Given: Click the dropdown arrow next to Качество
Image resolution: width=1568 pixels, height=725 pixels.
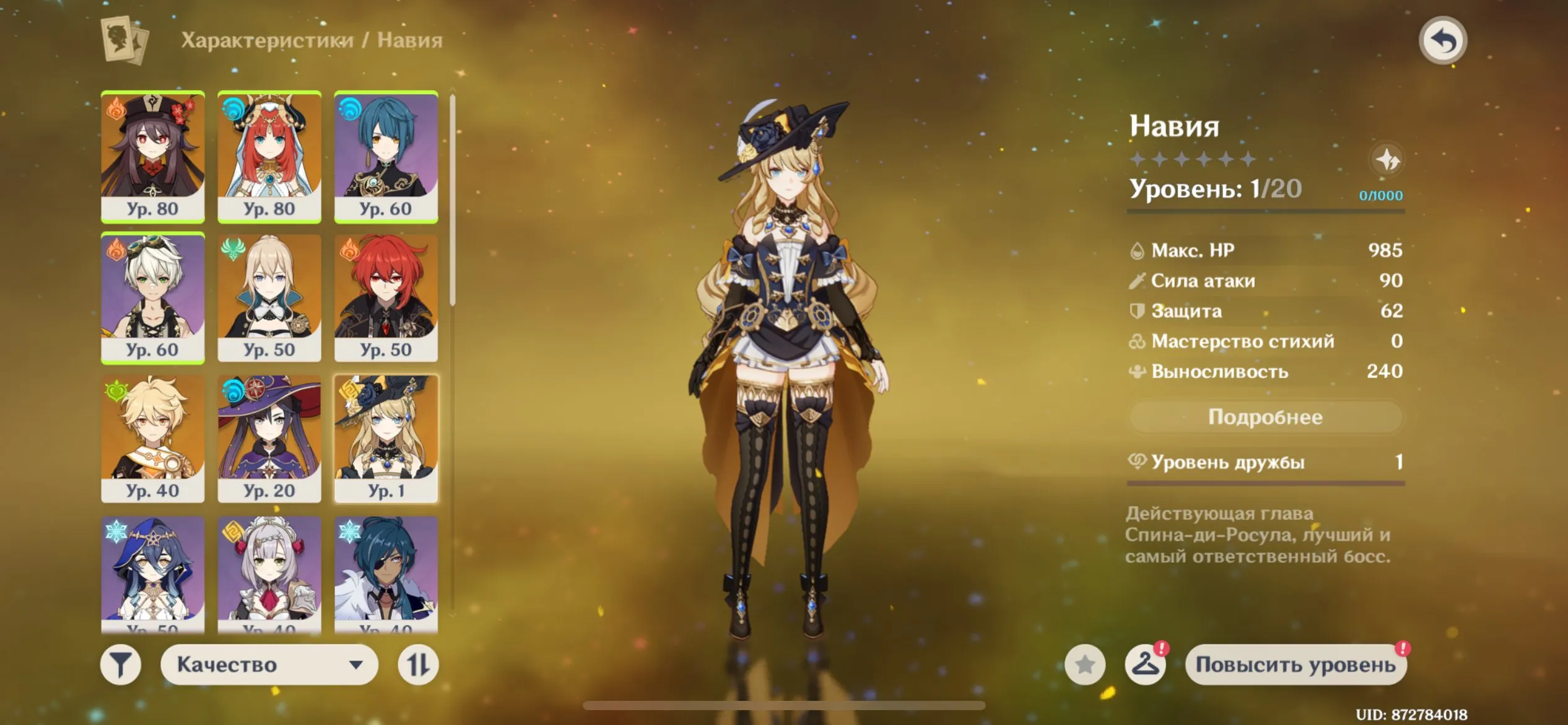Looking at the screenshot, I should 358,664.
